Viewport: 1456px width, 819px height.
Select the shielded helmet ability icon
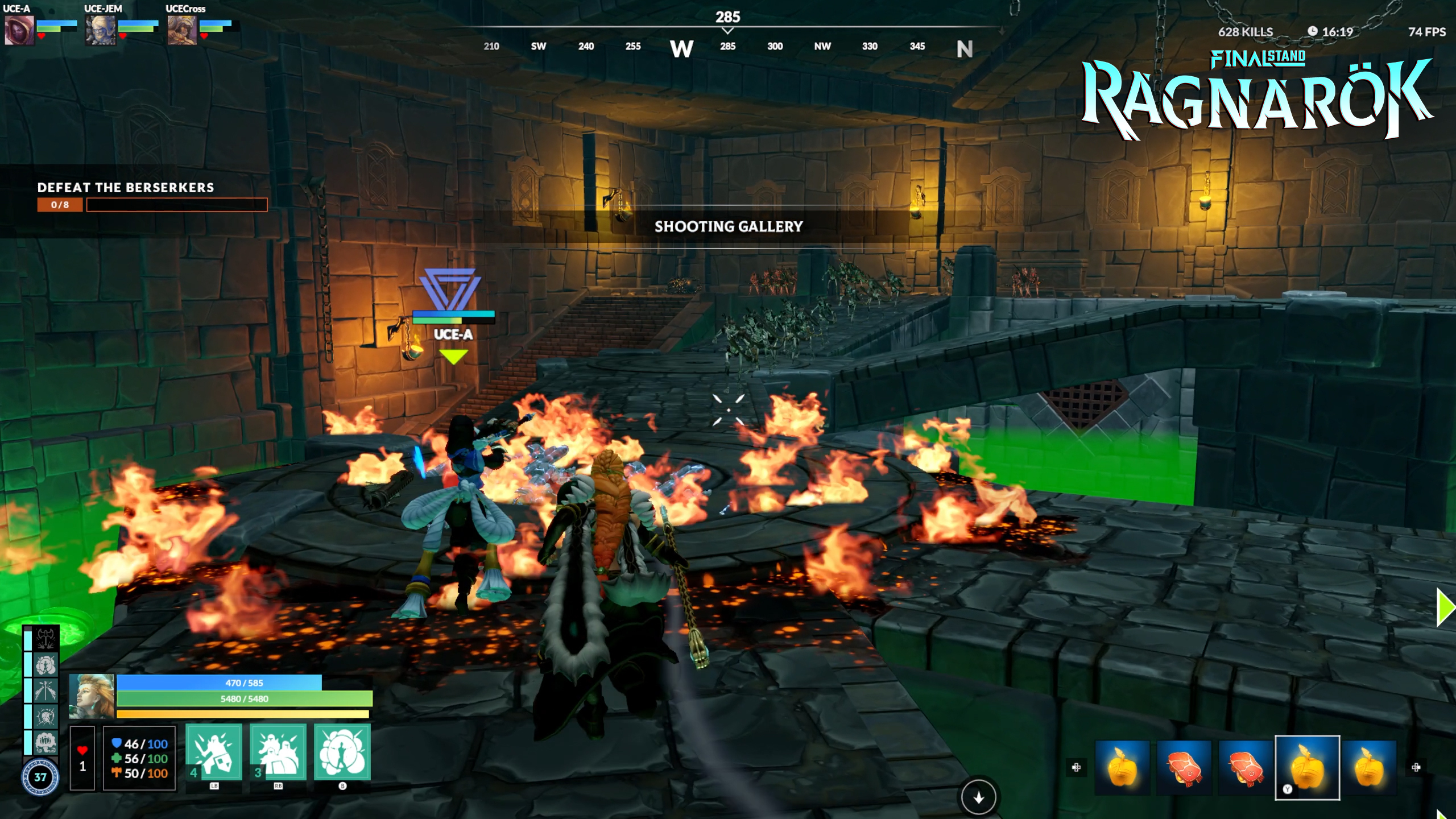(45, 715)
